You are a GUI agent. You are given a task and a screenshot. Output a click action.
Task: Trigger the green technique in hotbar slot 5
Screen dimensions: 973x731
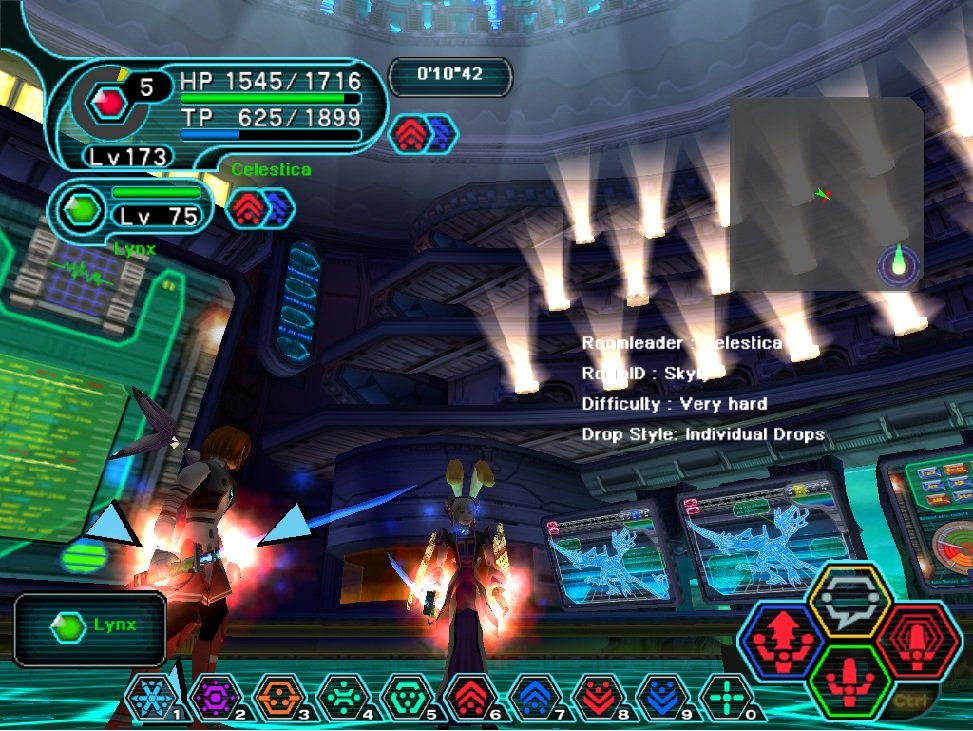point(408,697)
